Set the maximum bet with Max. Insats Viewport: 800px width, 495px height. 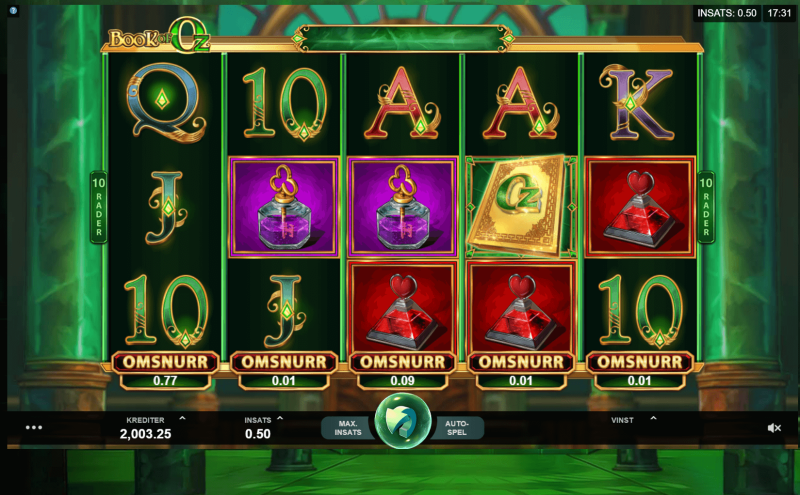point(346,428)
